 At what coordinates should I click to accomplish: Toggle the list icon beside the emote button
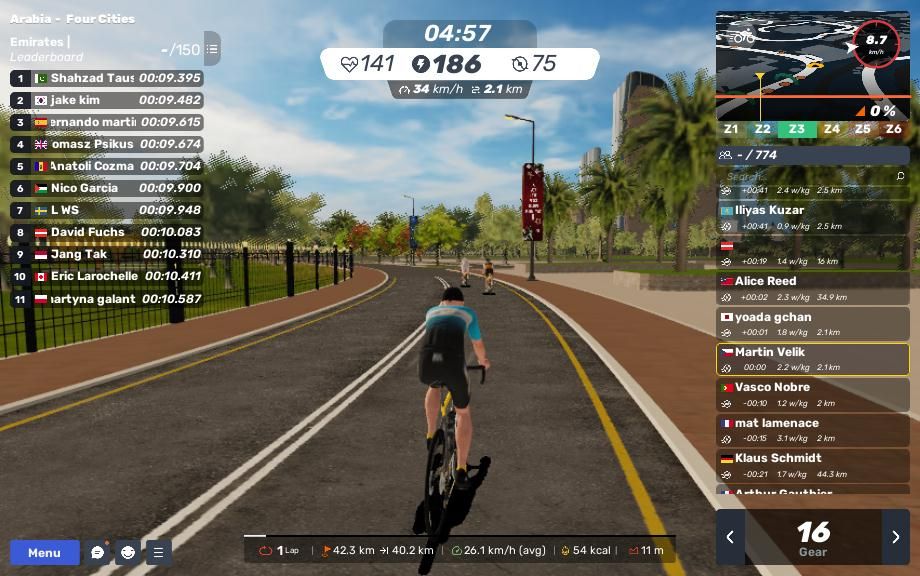click(x=158, y=552)
